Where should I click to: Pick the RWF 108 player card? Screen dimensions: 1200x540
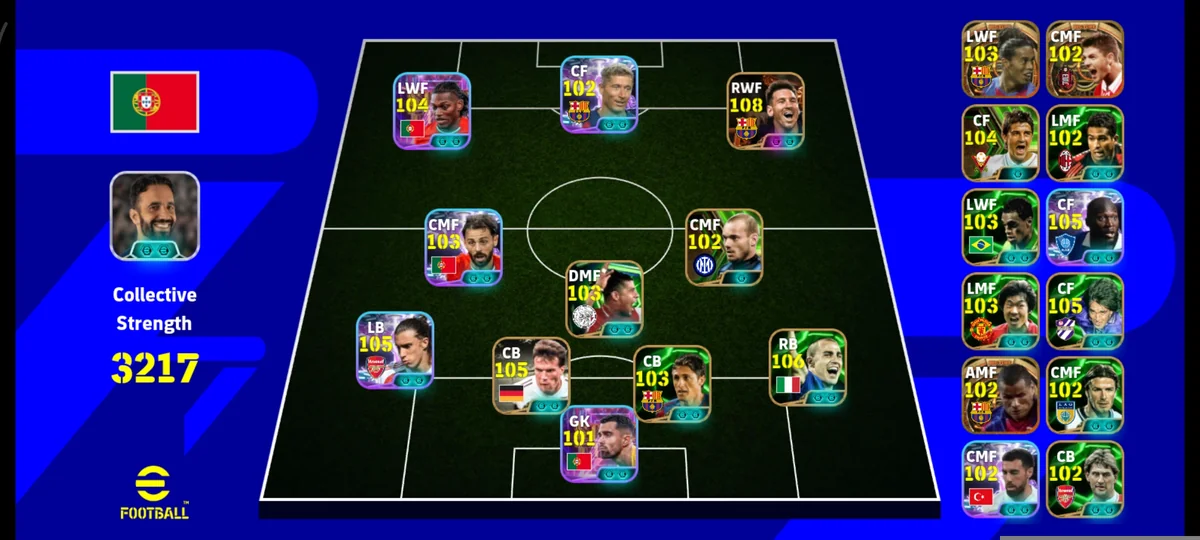[x=766, y=110]
